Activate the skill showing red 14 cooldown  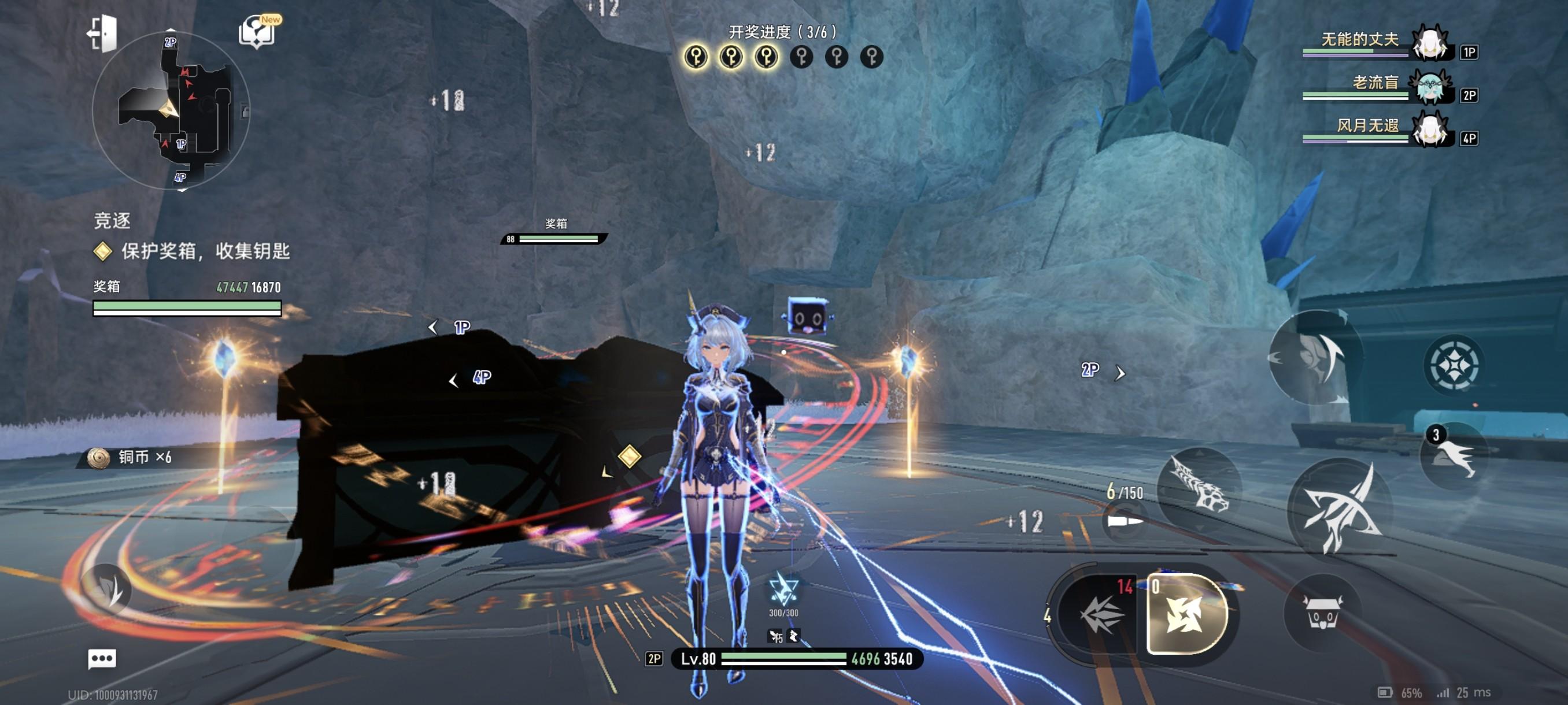coord(1099,614)
